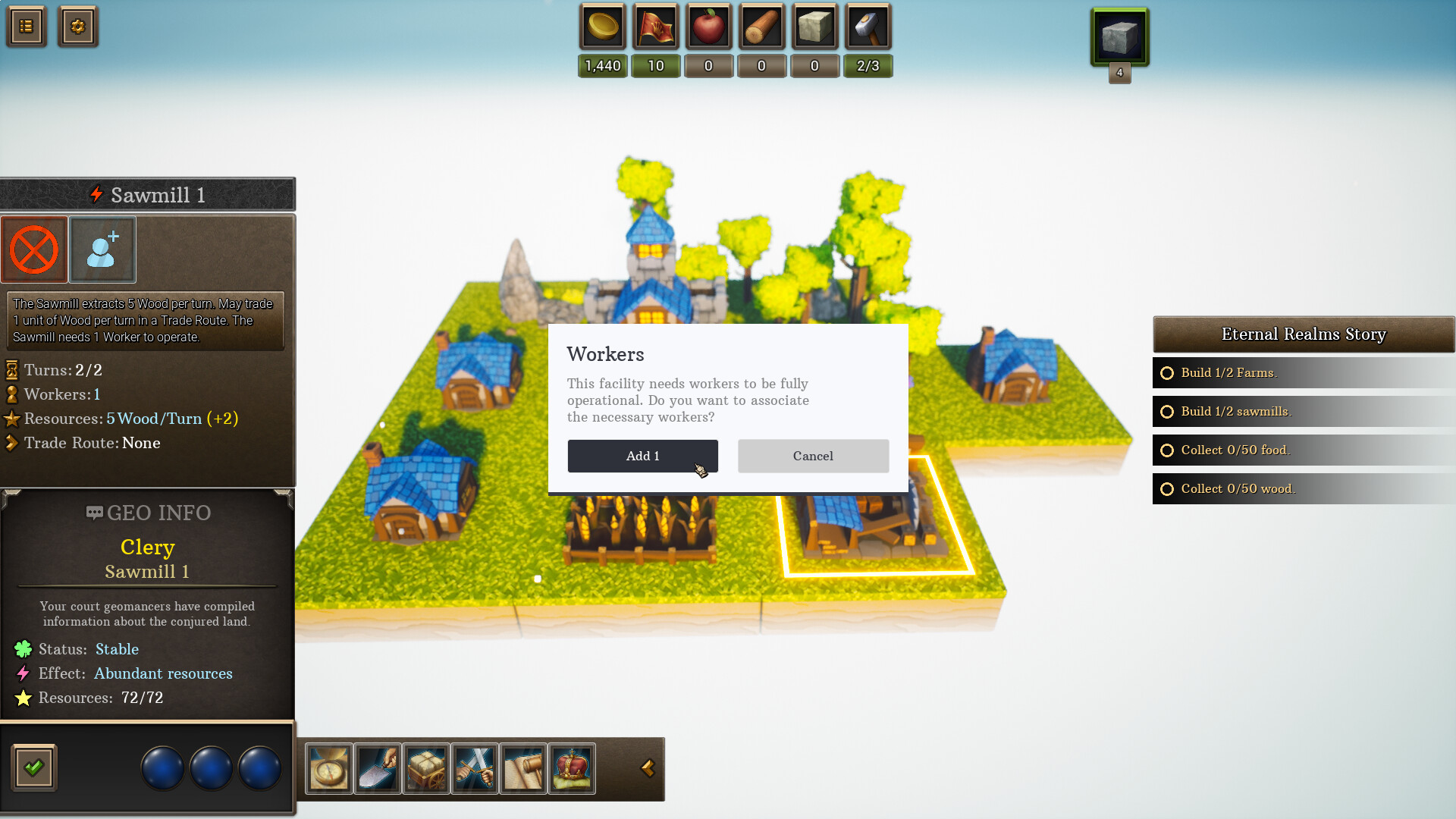Click the green checkmark confirm toggle
The height and width of the screenshot is (819, 1456).
(33, 767)
